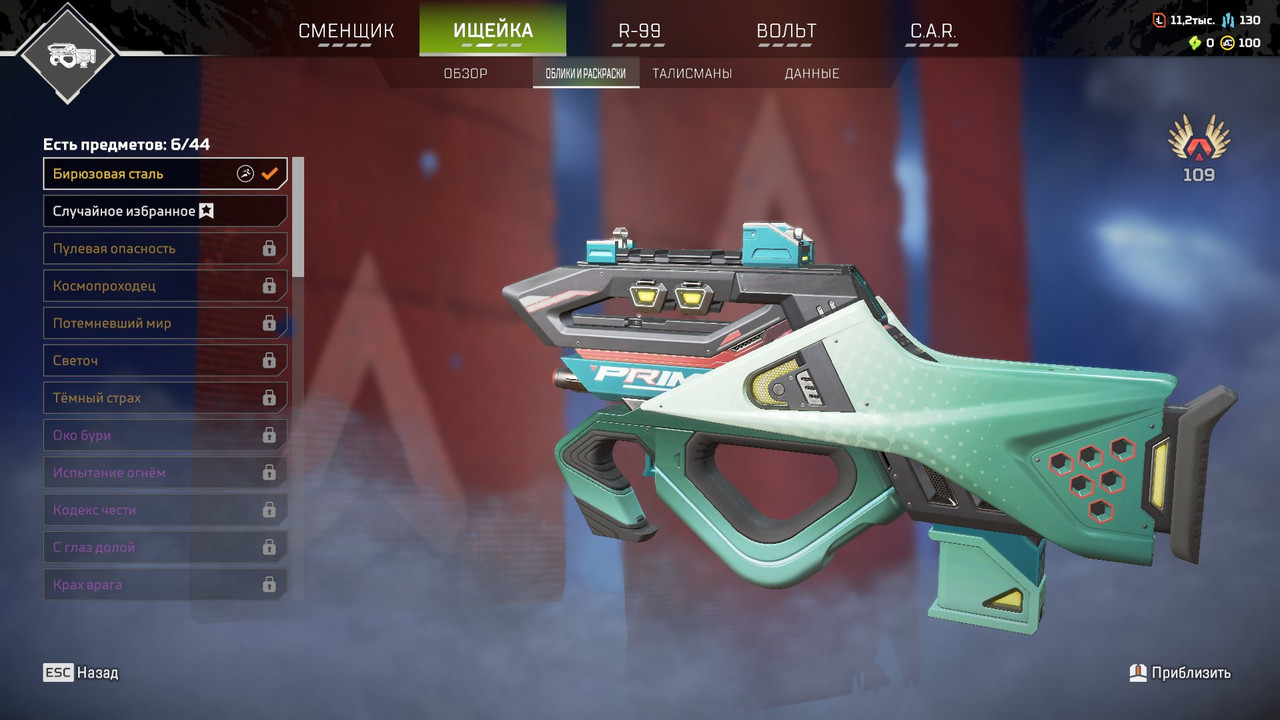Show the ТАЛИСМАНЫ sub-tab
The image size is (1280, 720).
click(692, 73)
